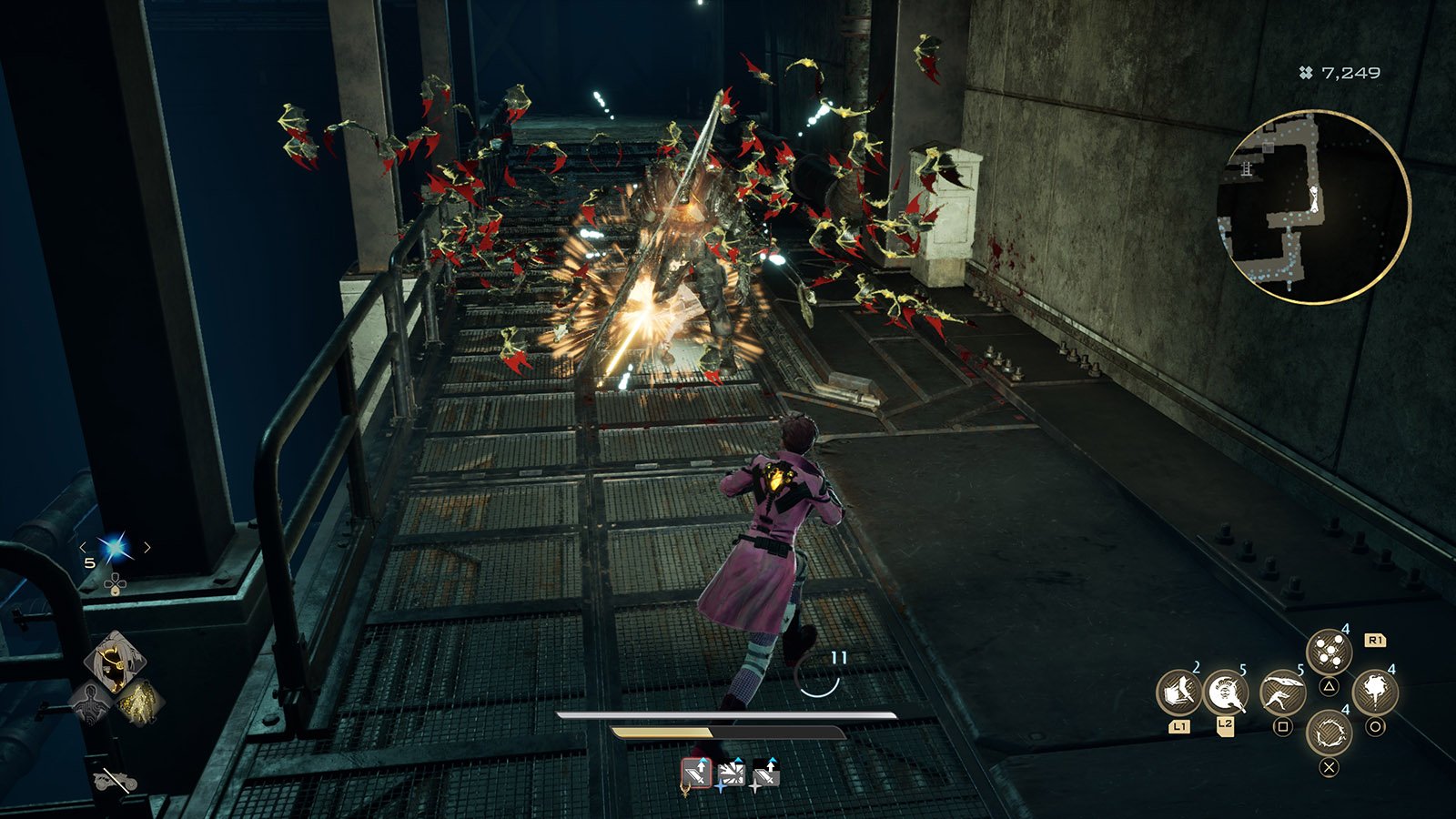Viewport: 1456px width, 819px height.
Task: Select the grey body silhouette party portrait
Action: pyautogui.click(x=89, y=703)
